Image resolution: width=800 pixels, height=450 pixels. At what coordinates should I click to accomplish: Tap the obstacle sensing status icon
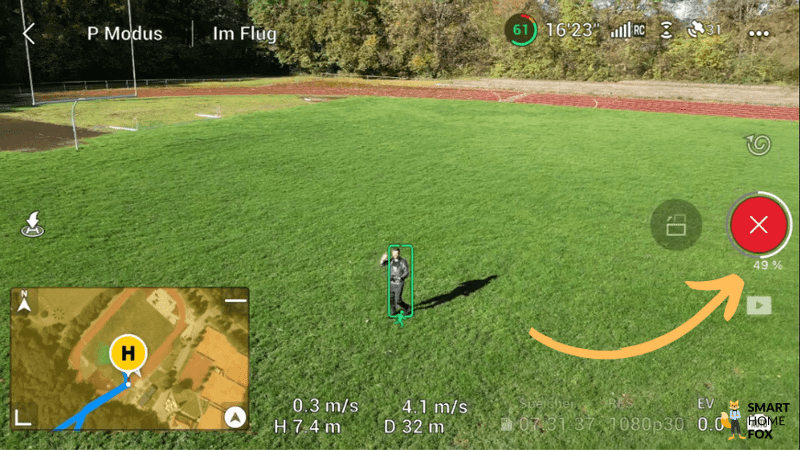point(666,30)
